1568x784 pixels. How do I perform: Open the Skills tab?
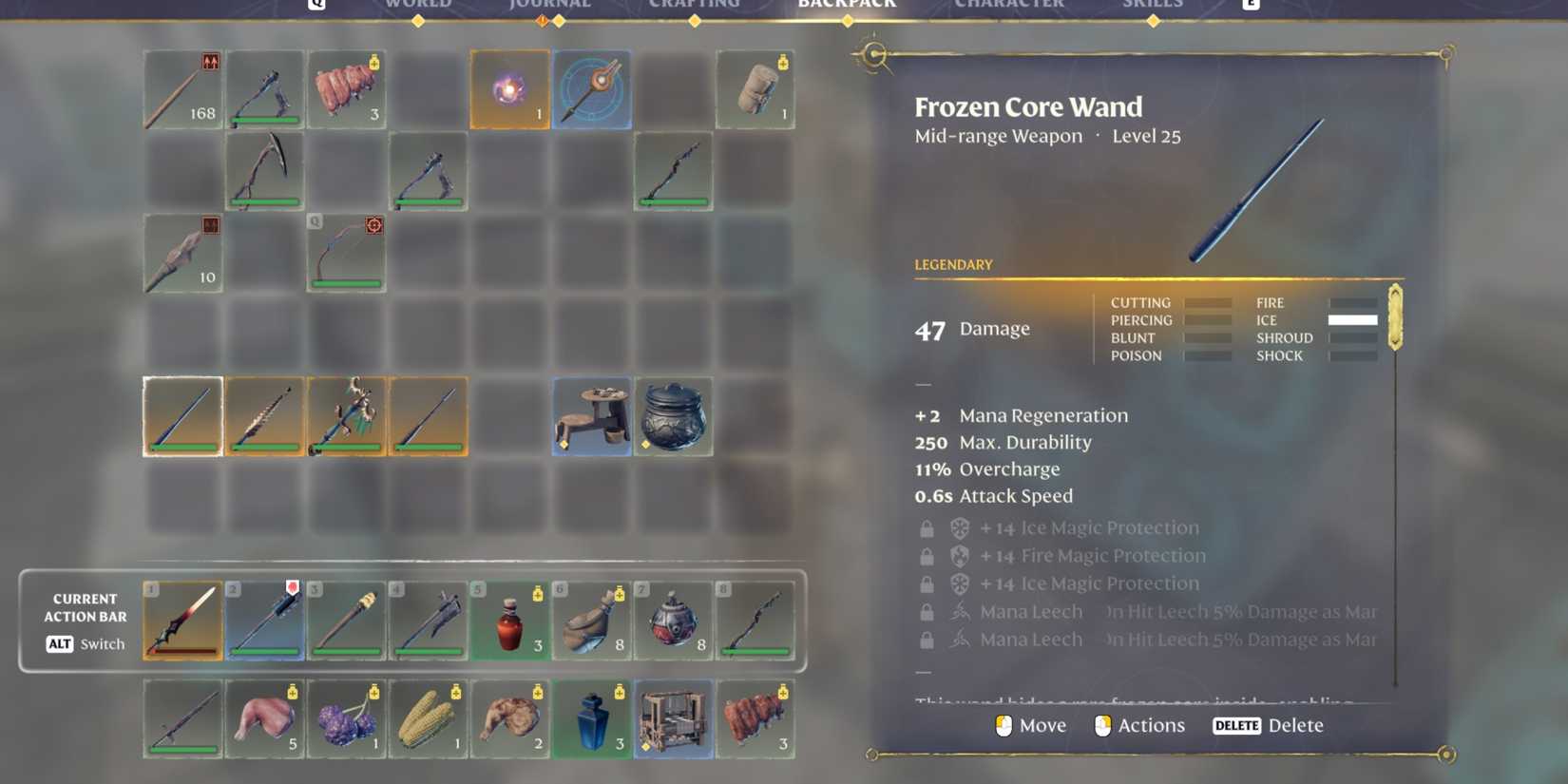(x=1153, y=6)
